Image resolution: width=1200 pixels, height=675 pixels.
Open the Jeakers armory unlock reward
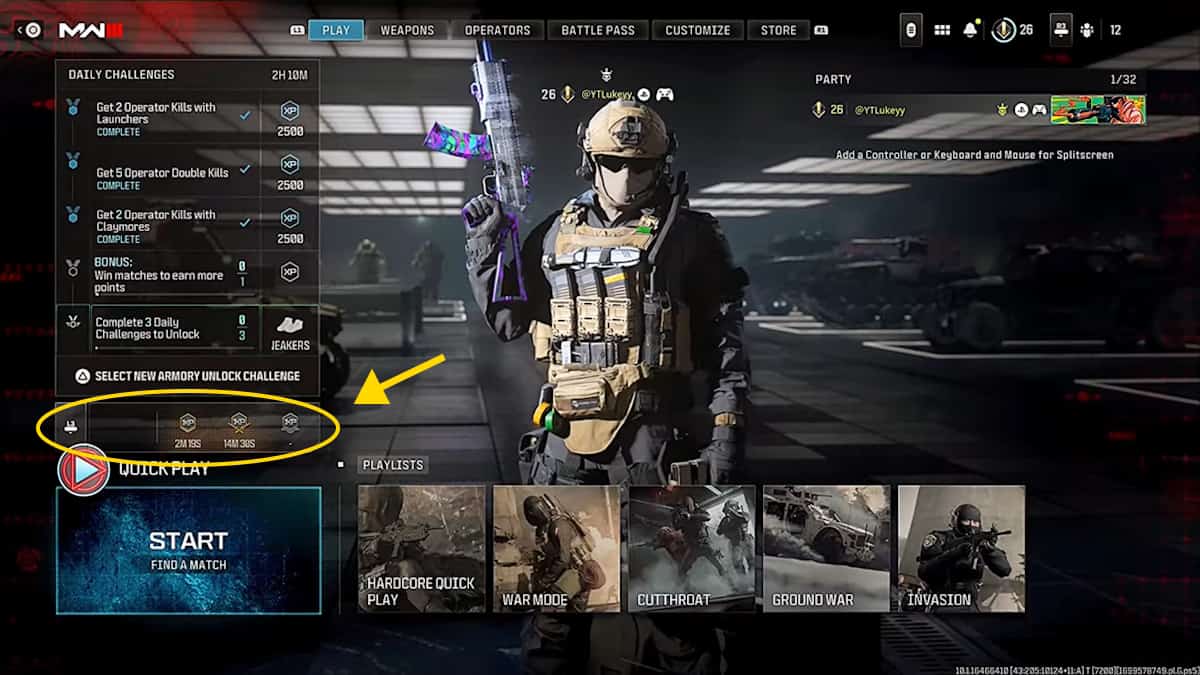click(x=290, y=330)
